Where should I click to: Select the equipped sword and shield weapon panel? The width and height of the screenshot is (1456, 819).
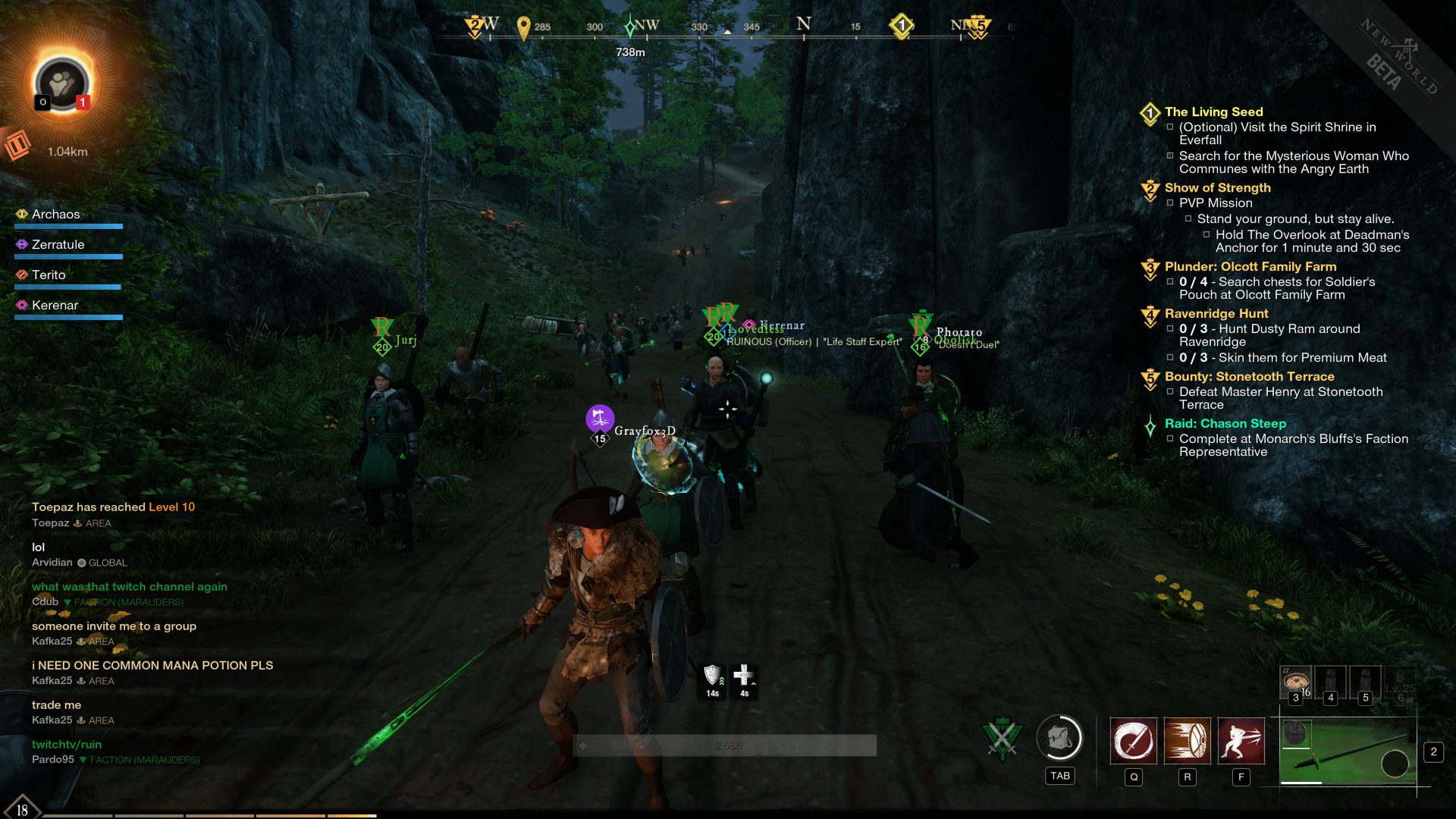coord(1348,752)
